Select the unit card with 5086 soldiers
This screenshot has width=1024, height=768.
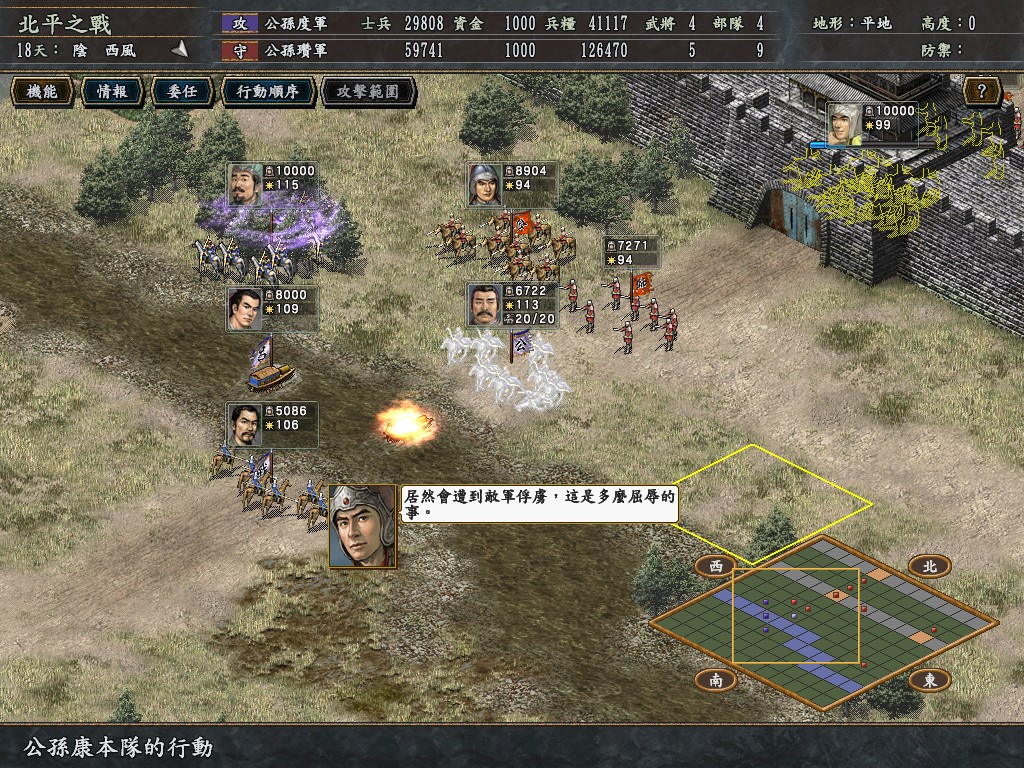272,424
